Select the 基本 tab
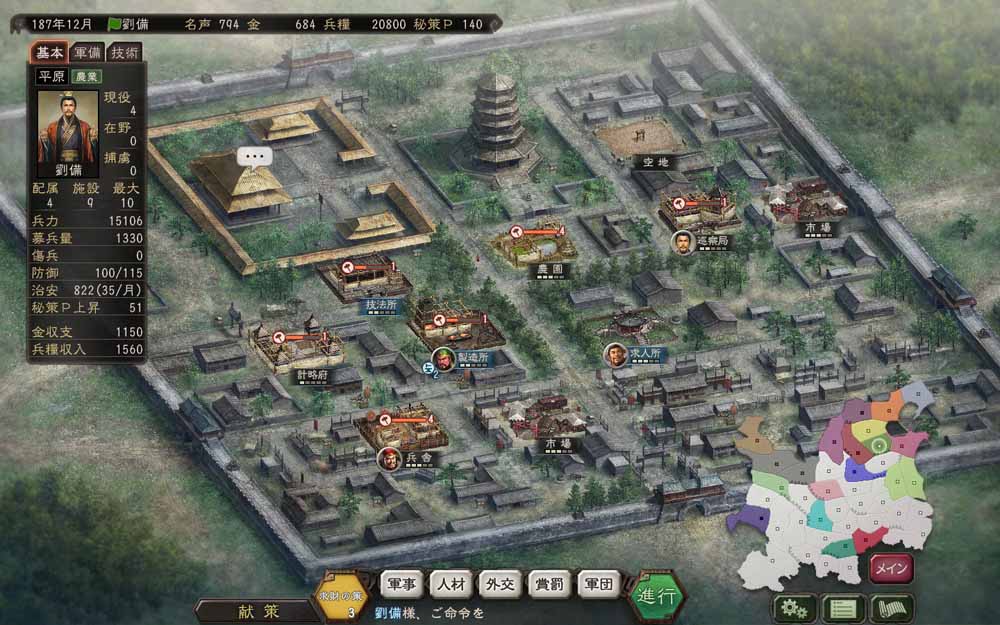The width and height of the screenshot is (1000, 625). click(50, 52)
